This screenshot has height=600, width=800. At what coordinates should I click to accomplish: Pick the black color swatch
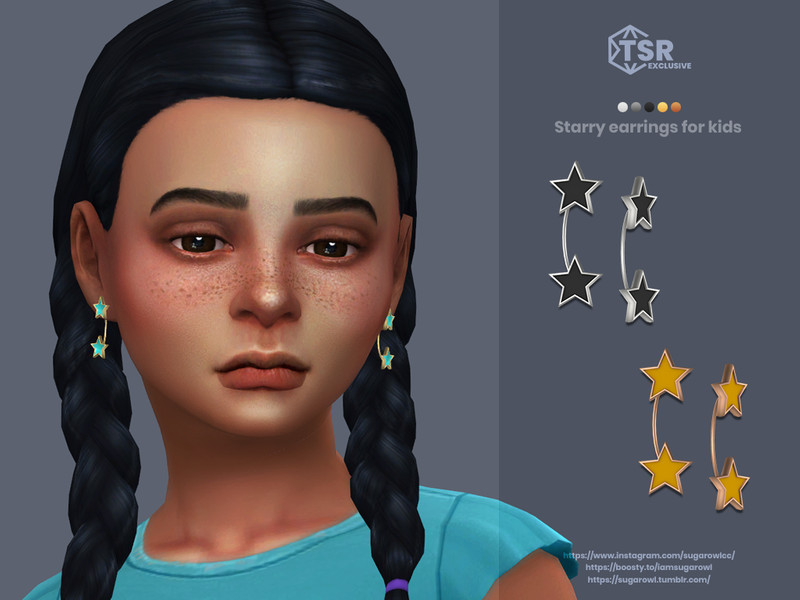pyautogui.click(x=649, y=107)
